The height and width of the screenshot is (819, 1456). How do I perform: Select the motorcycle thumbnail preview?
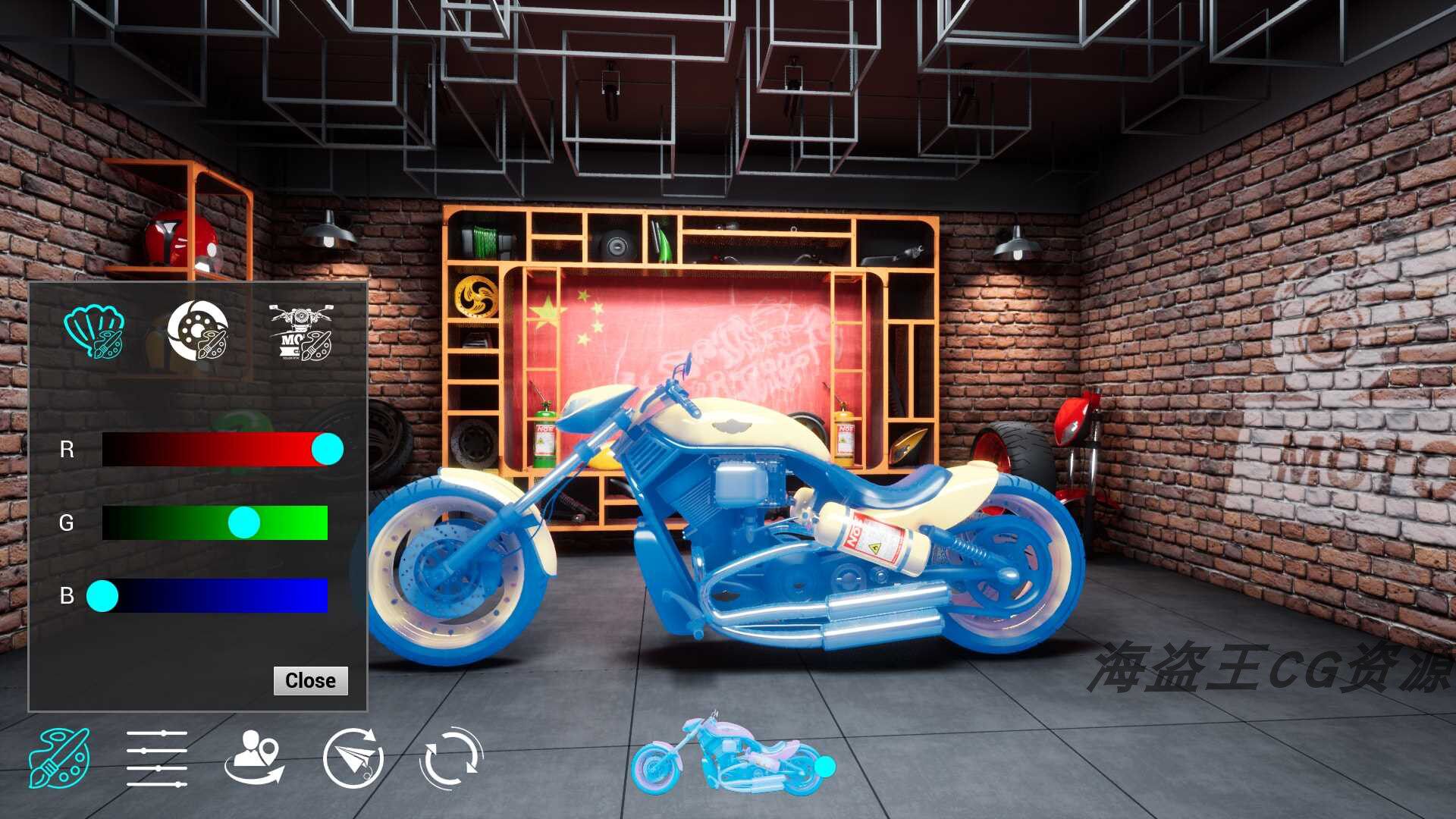coord(728,756)
